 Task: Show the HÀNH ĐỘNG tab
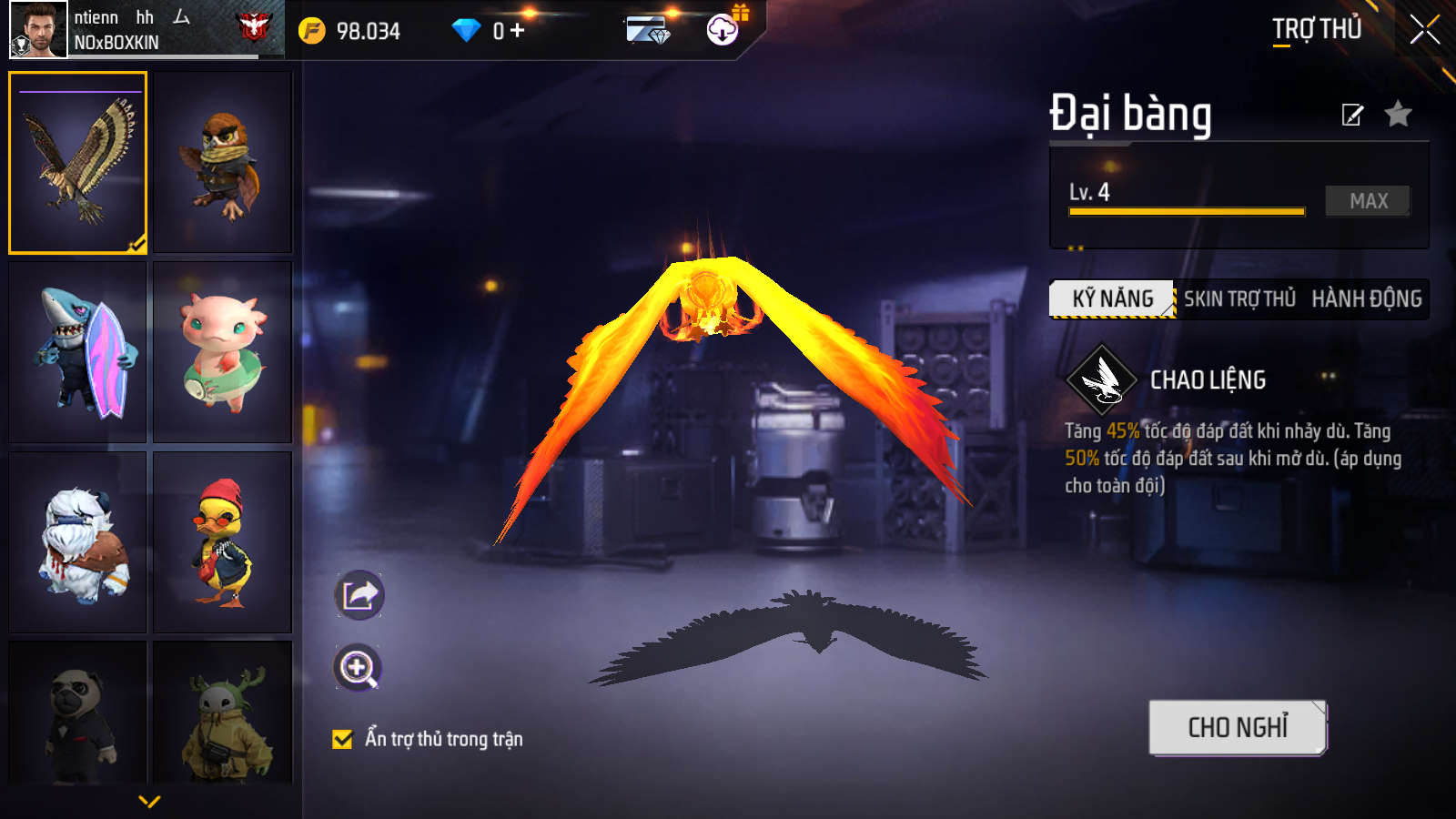coord(1366,298)
